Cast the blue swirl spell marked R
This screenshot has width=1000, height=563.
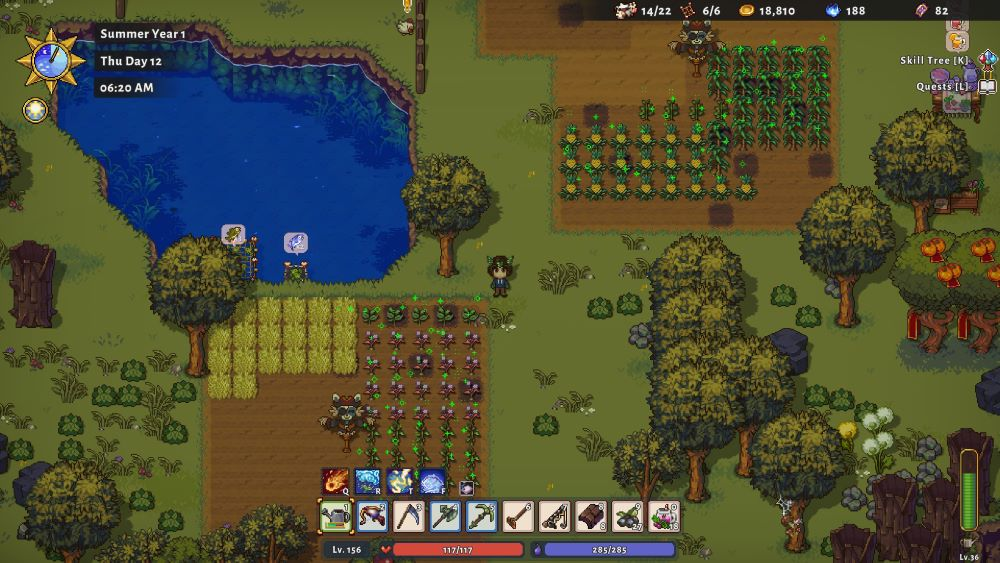pos(367,481)
